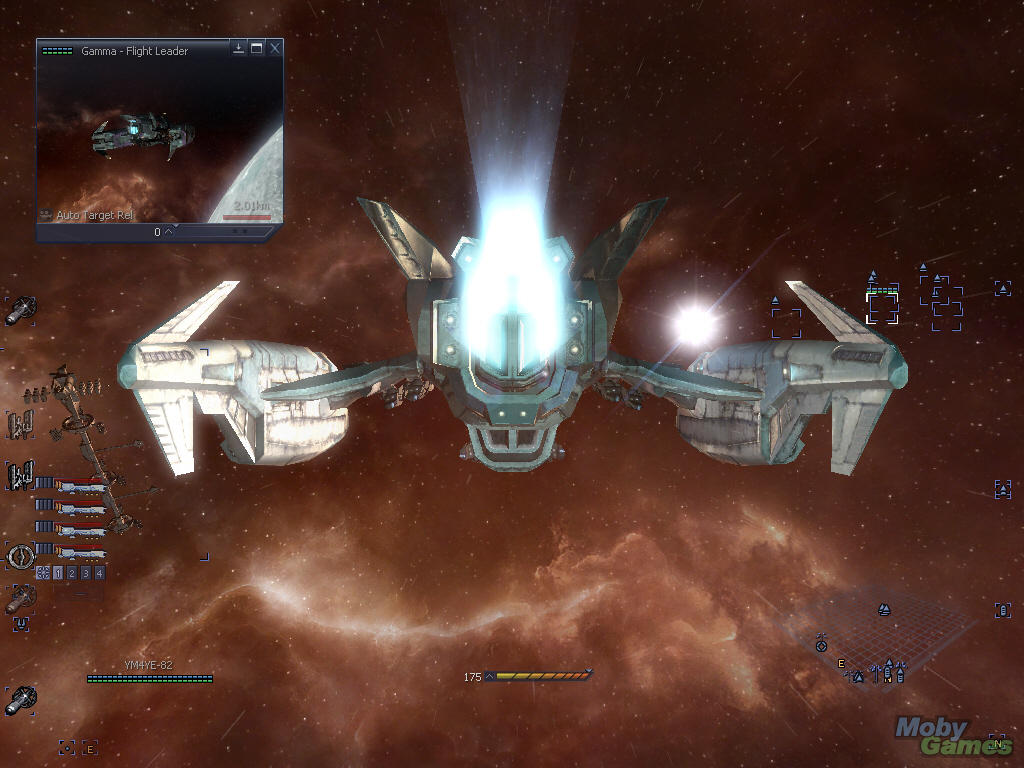The height and width of the screenshot is (768, 1024).
Task: Maximize the Gamma - Flight Leader window
Action: pos(257,48)
